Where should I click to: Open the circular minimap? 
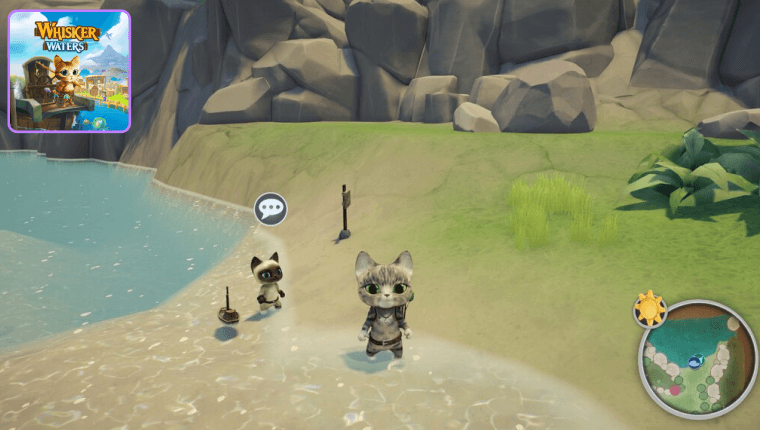tap(698, 360)
